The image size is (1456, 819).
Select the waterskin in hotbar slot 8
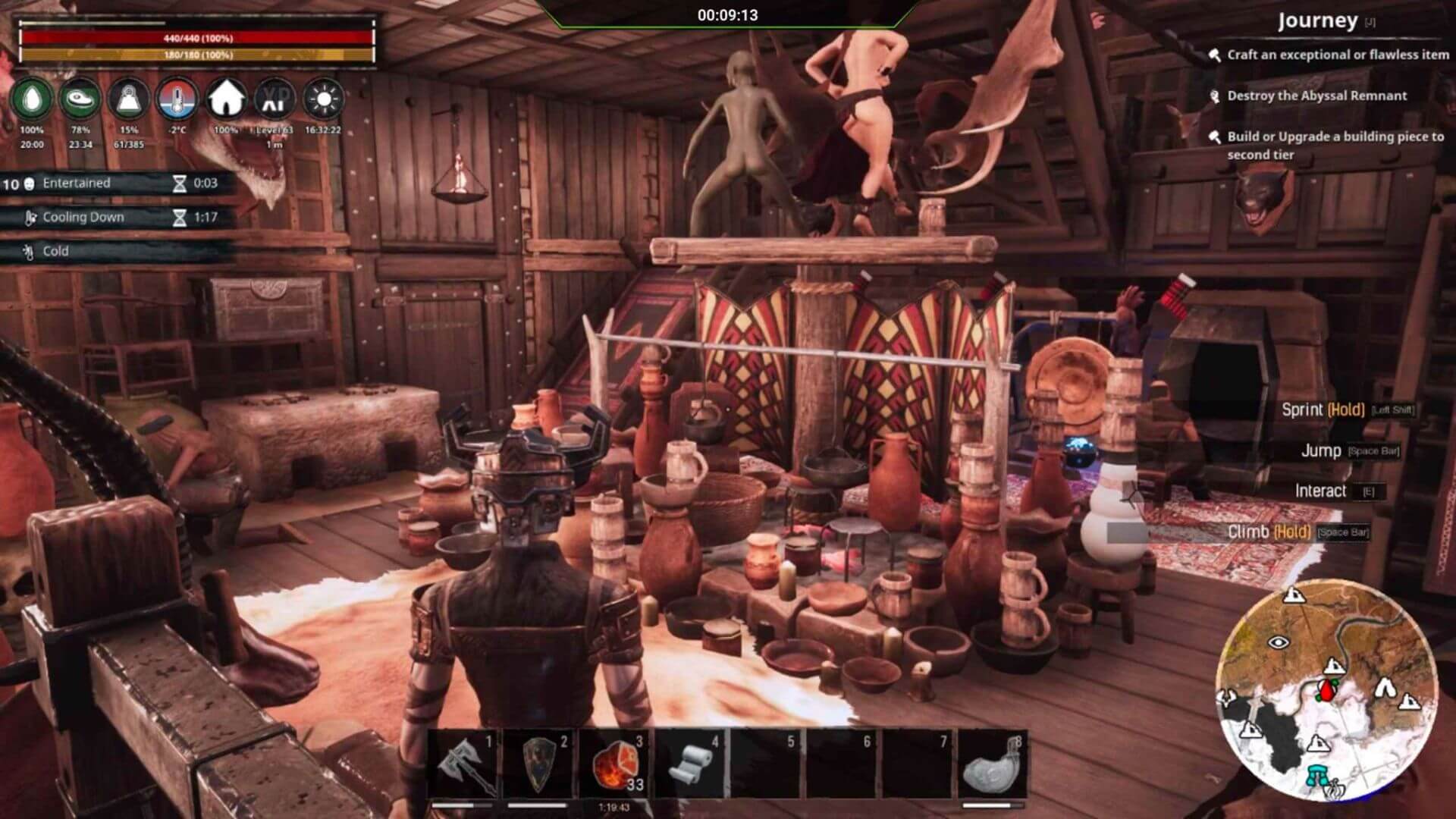(990, 764)
